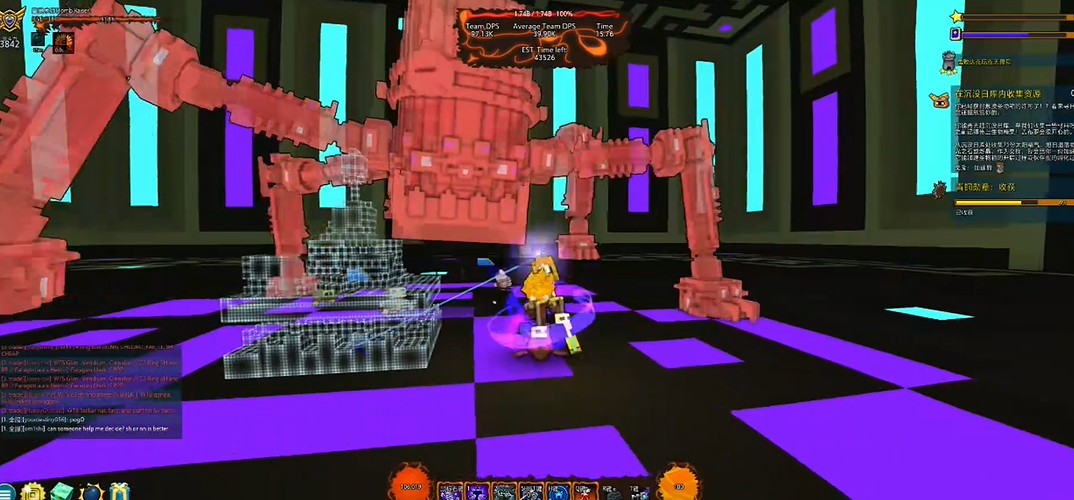Open the green cube icon in the bottom bar

62,491
